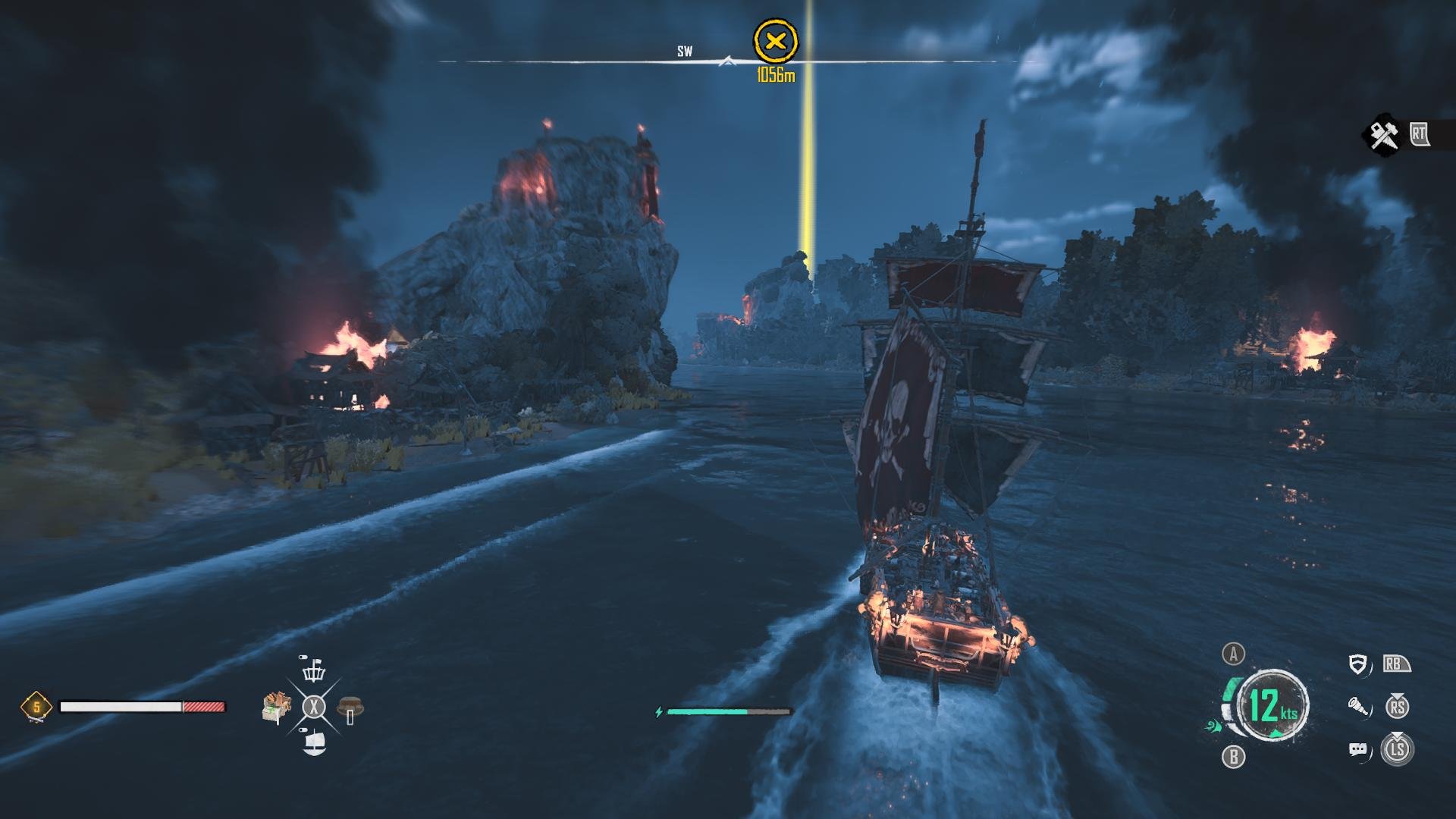The height and width of the screenshot is (819, 1456).
Task: Activate the brace shield icon
Action: pos(1359,665)
